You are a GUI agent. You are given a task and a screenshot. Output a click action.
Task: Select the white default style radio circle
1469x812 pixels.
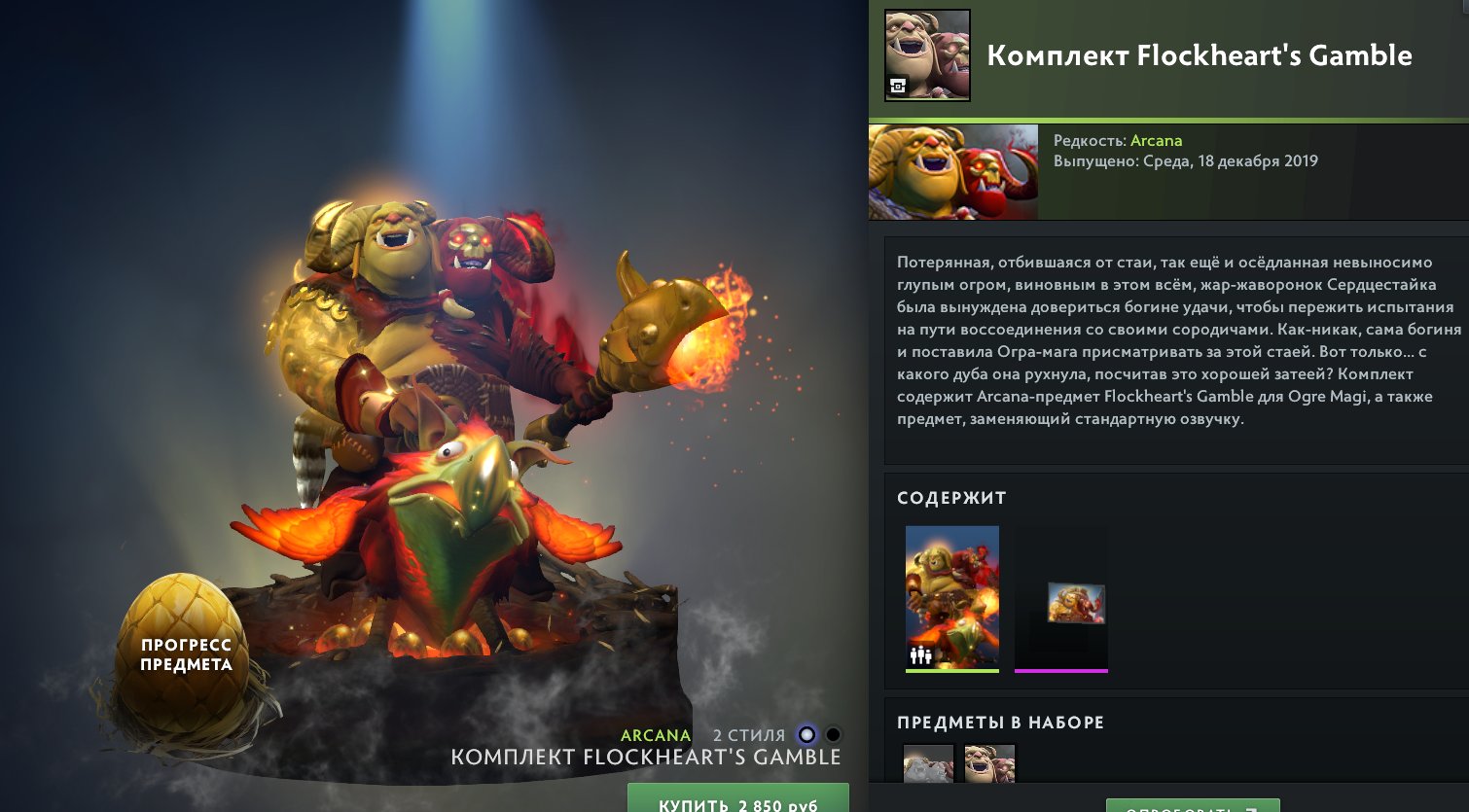pos(805,736)
